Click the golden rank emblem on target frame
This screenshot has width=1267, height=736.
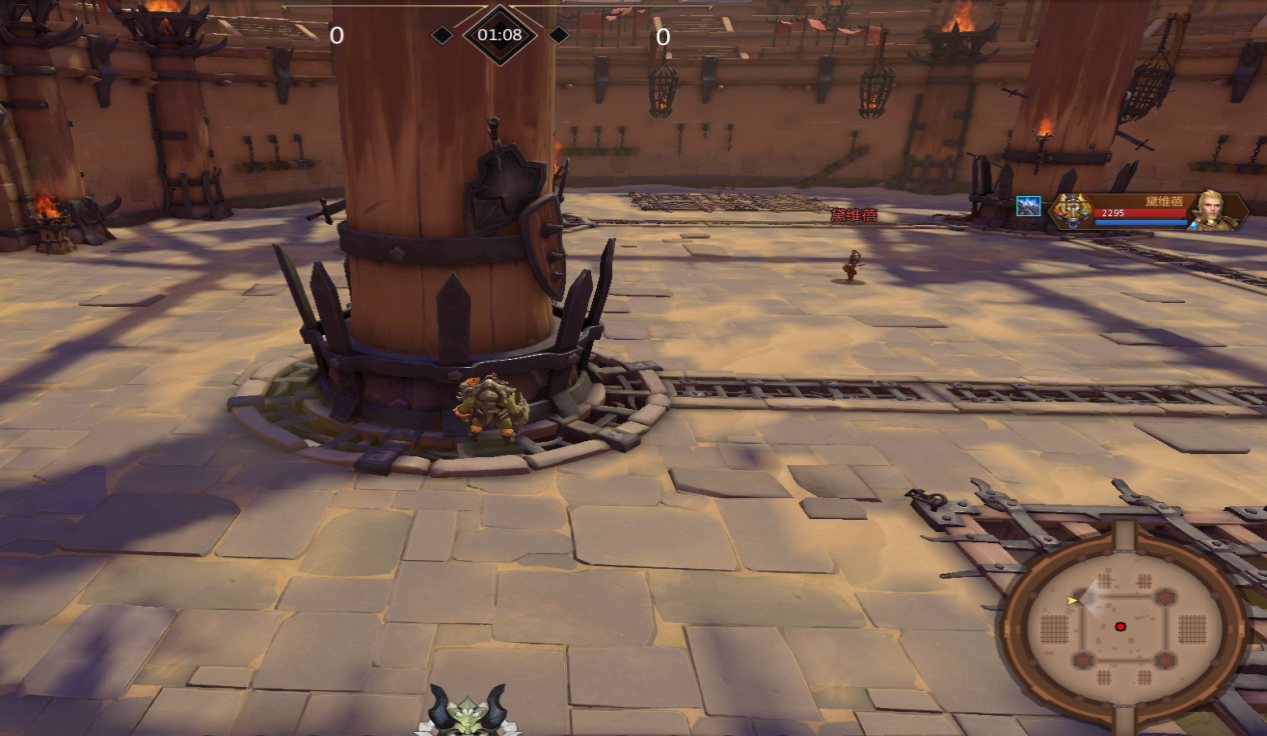pyautogui.click(x=1070, y=210)
